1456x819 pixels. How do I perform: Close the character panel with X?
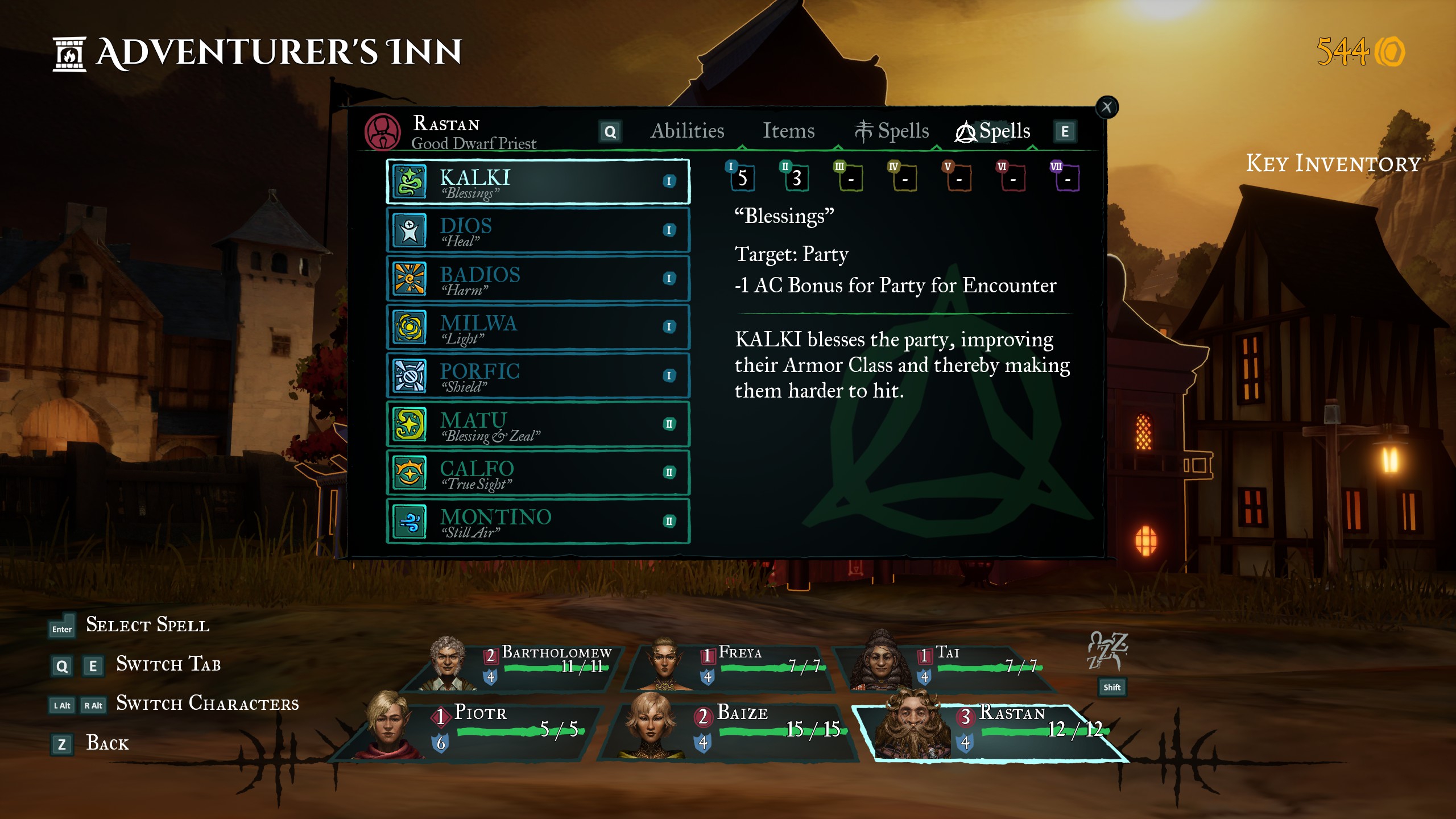click(x=1106, y=107)
